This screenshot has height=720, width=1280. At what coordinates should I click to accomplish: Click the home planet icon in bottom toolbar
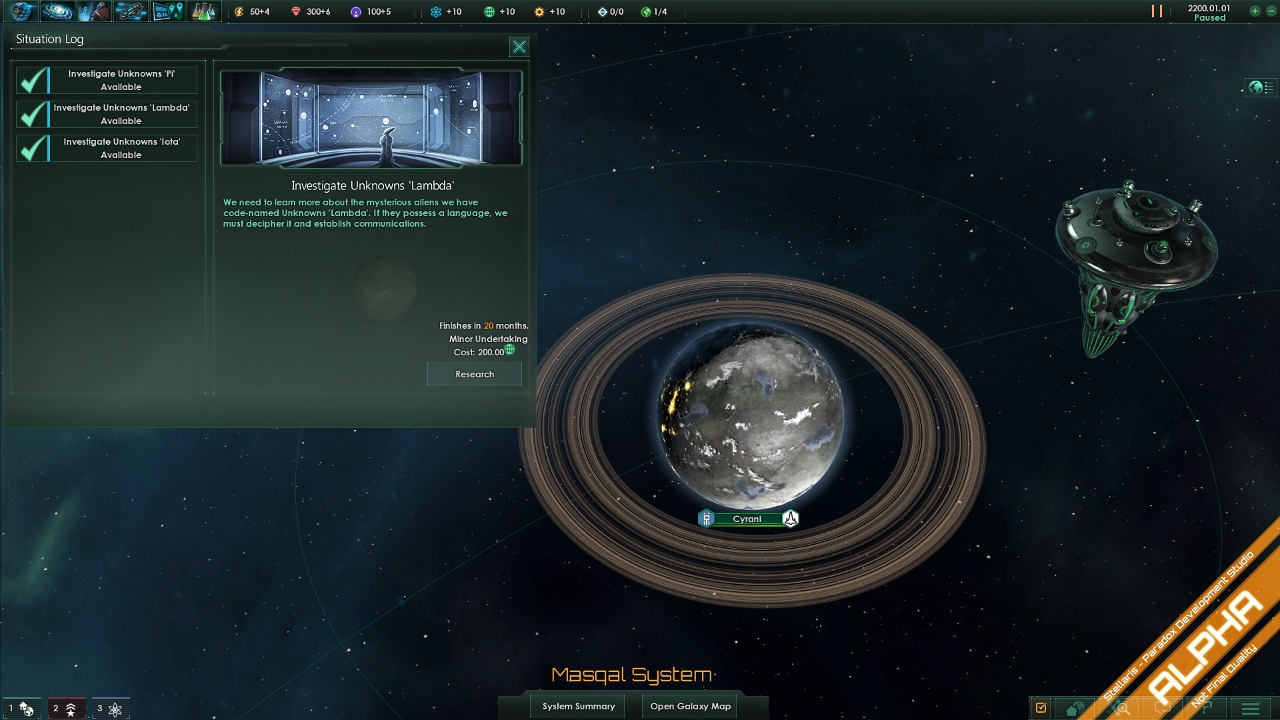coord(1074,708)
